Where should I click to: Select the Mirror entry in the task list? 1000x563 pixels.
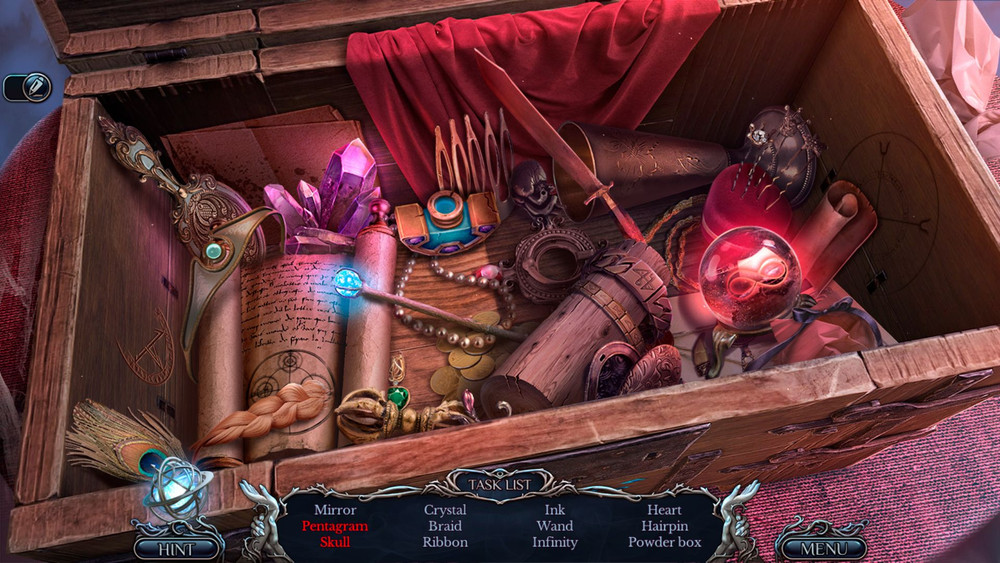335,510
